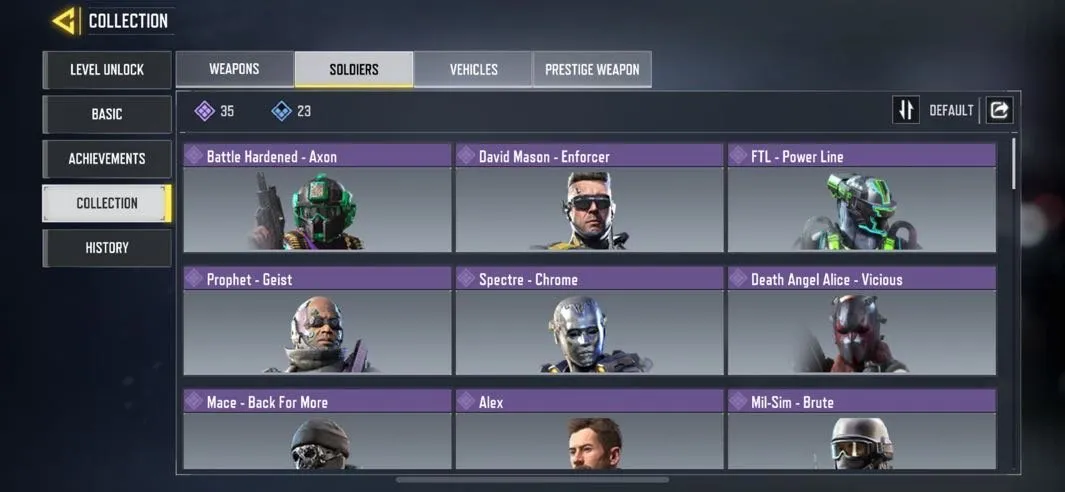Switch to the Vehicles tab
The width and height of the screenshot is (1065, 492).
click(x=473, y=69)
